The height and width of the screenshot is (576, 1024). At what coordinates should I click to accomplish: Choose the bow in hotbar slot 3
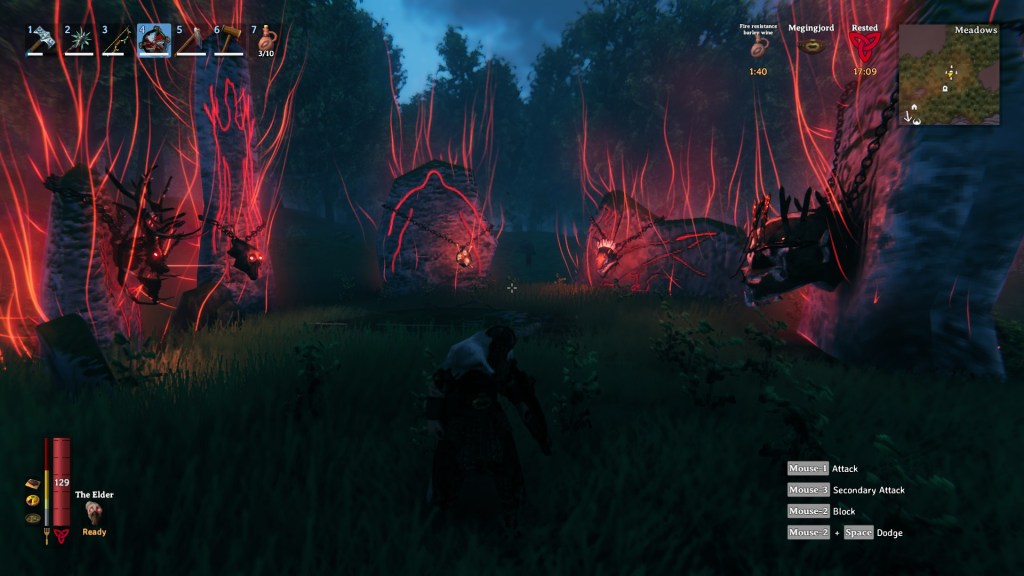116,40
